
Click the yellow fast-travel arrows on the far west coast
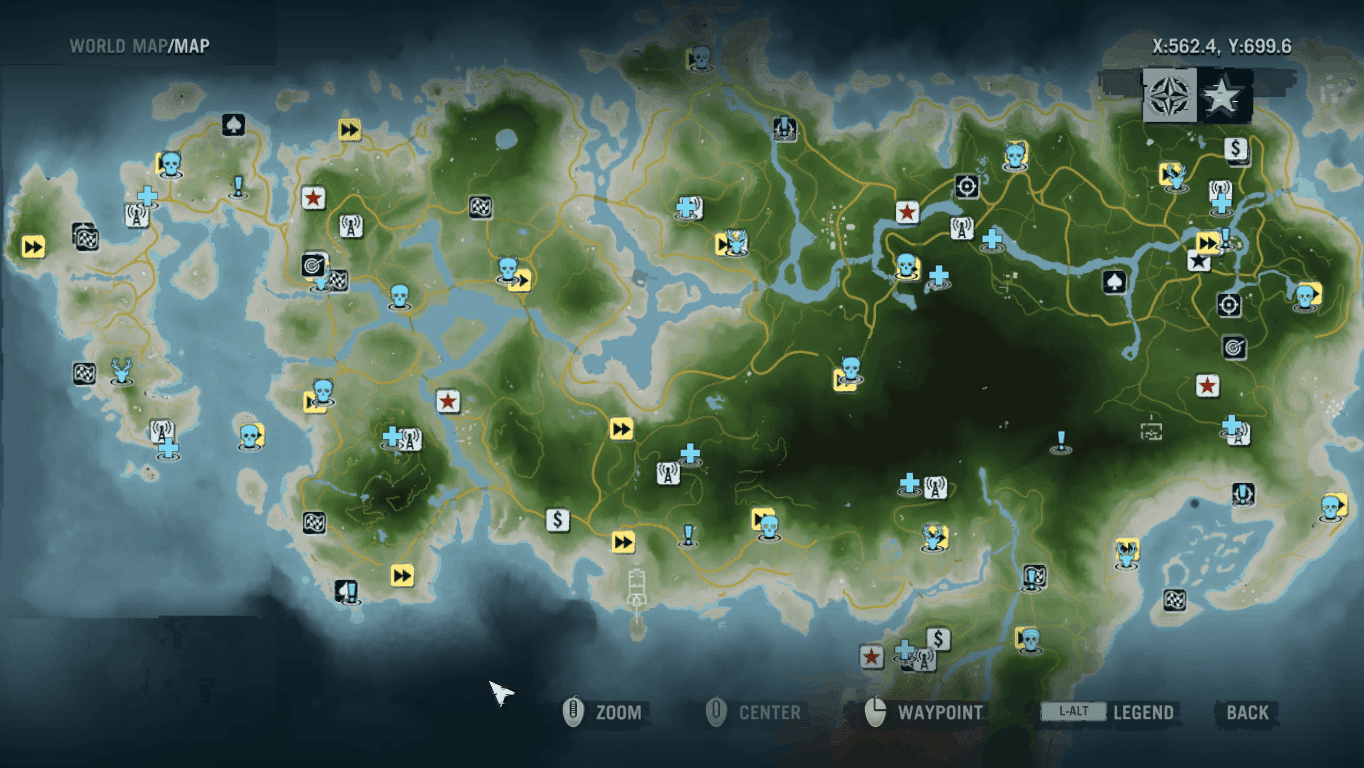32,247
